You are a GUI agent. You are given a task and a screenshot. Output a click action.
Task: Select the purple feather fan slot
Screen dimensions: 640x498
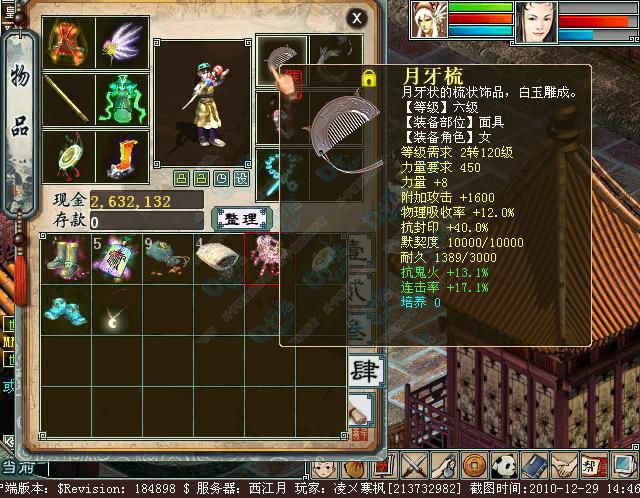coord(123,42)
